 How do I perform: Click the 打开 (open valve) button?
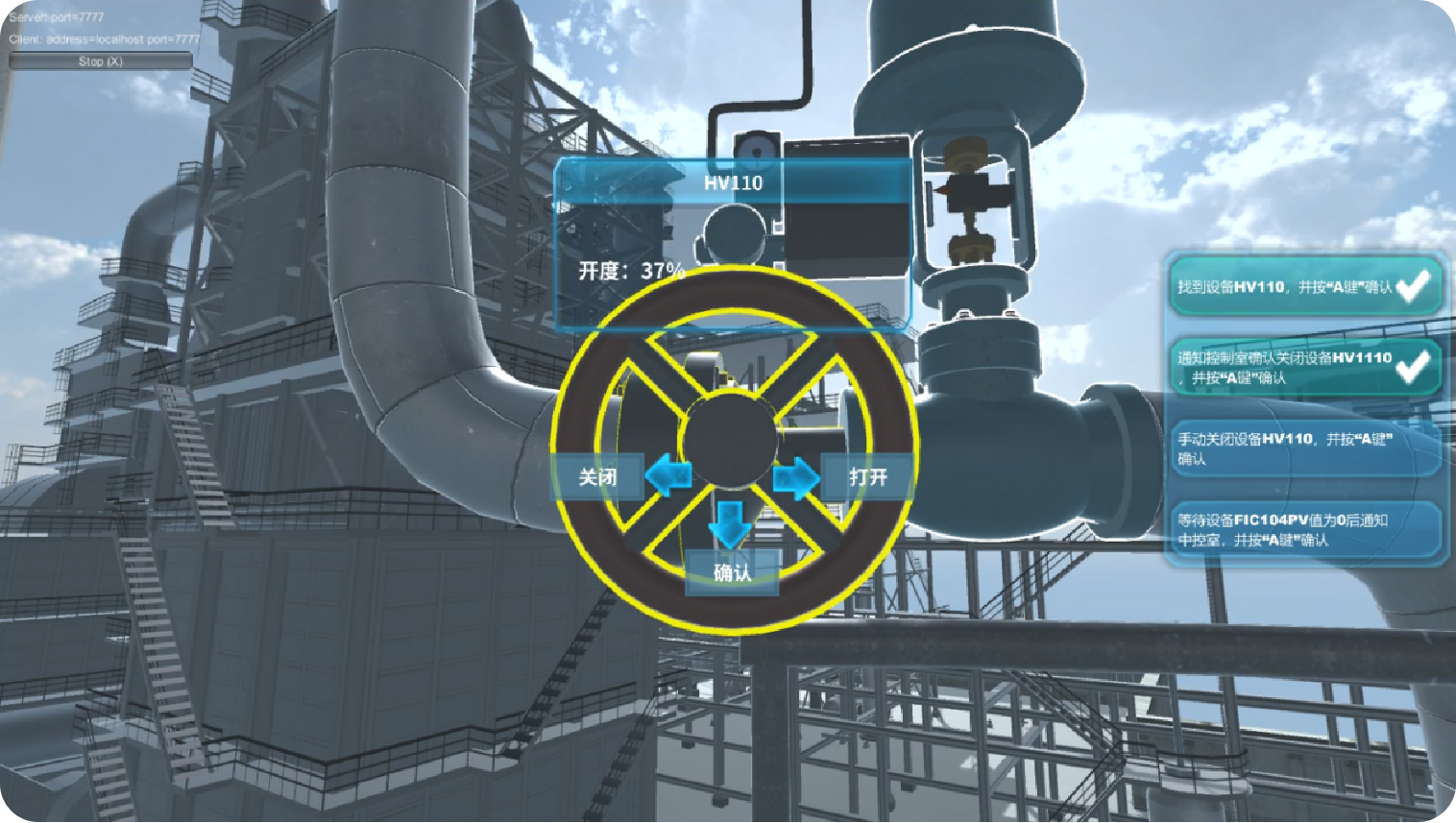coord(866,476)
